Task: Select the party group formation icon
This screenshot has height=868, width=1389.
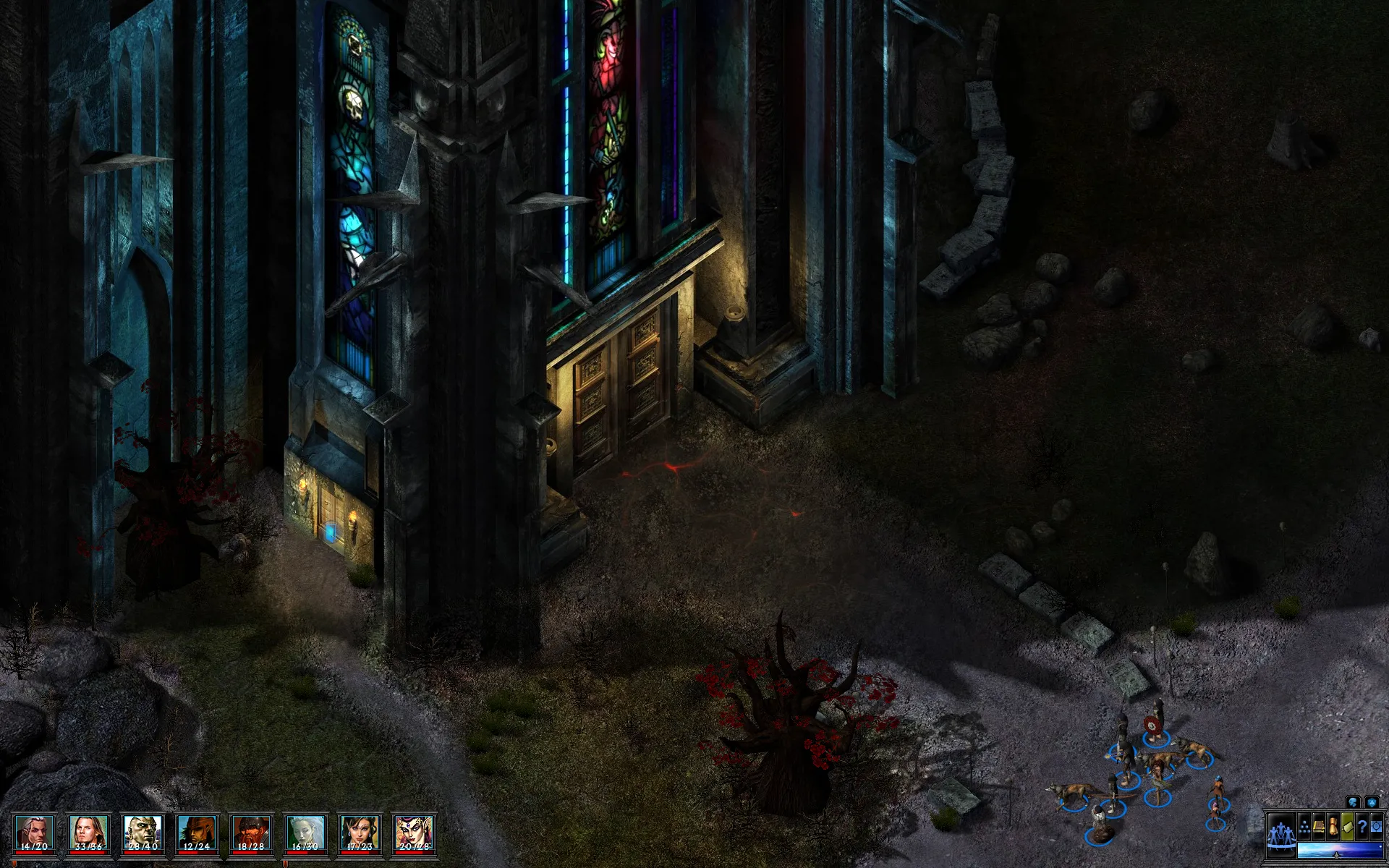Action: 1281,832
